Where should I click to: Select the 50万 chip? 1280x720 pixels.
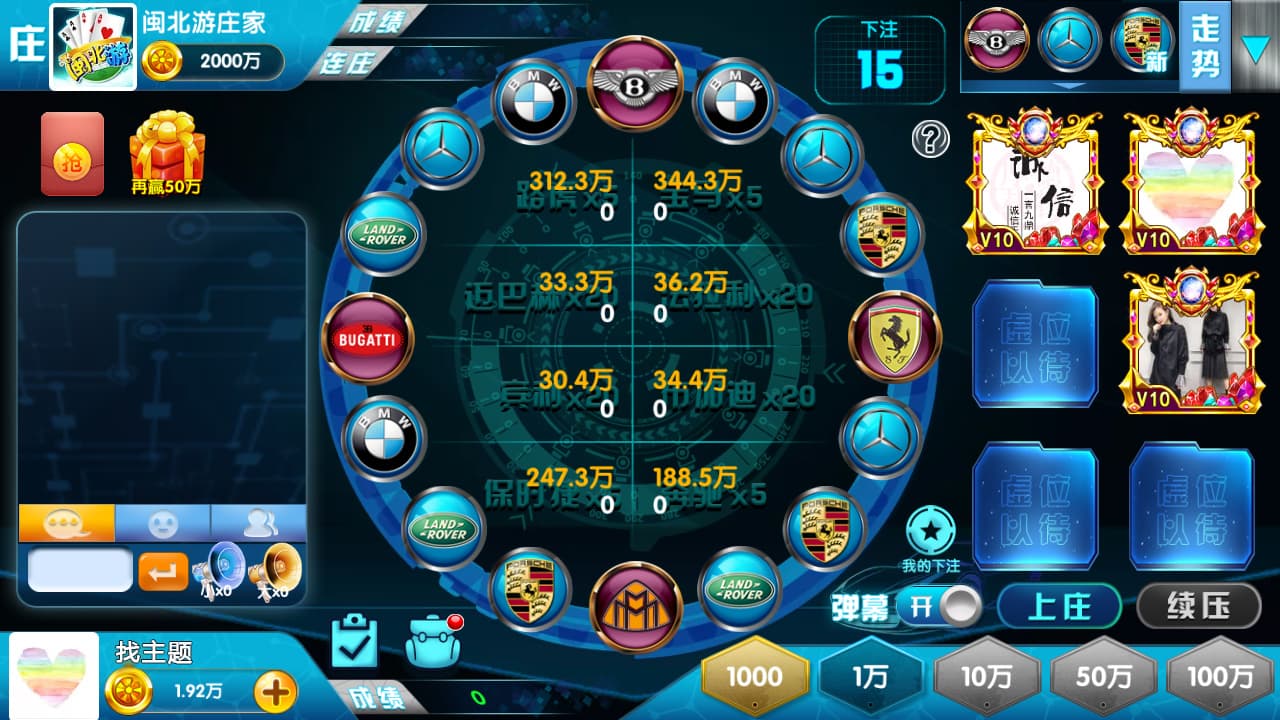click(1104, 676)
